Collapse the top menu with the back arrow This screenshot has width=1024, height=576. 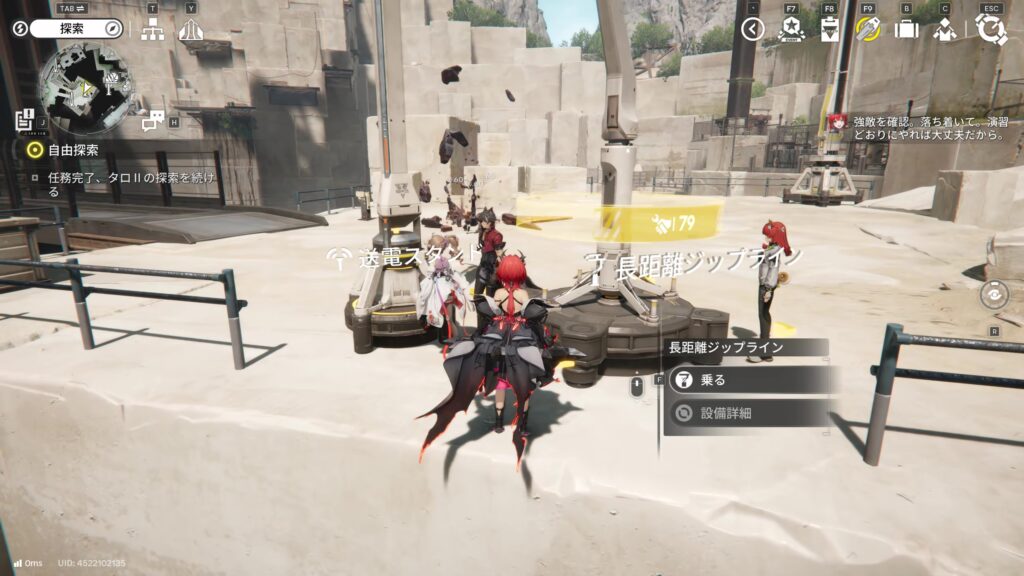[753, 29]
